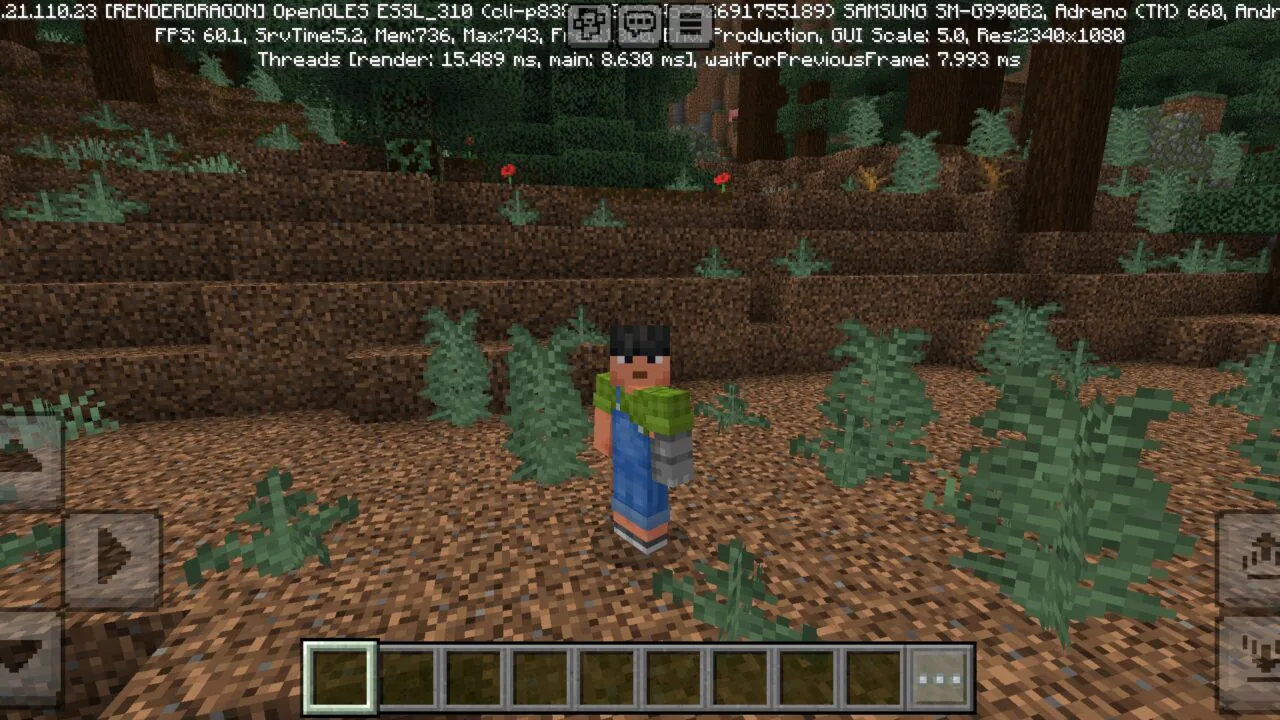Select the third hotbar slot
The height and width of the screenshot is (720, 1280).
[473, 678]
